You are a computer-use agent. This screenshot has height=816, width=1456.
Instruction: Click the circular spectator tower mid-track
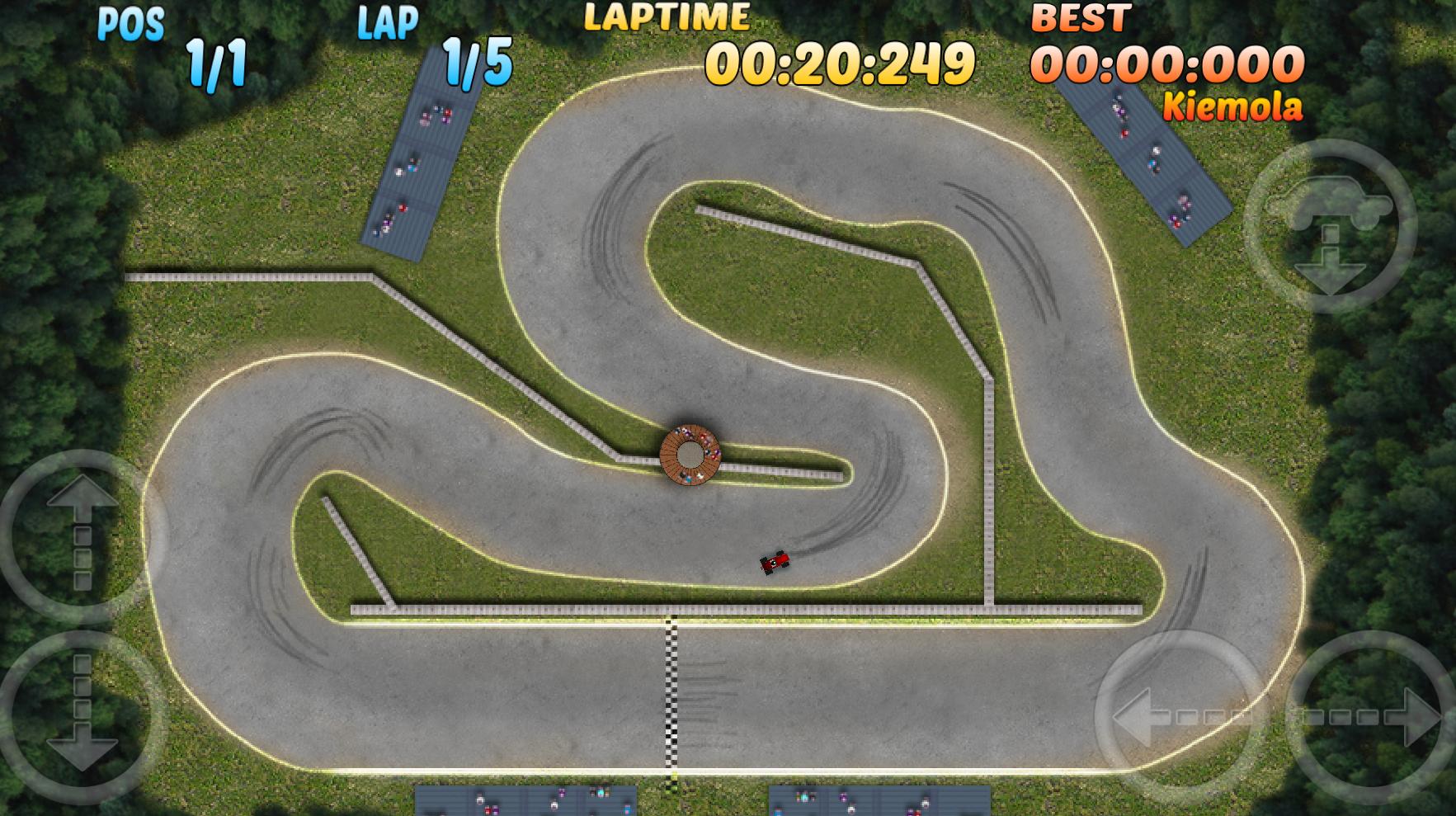[x=691, y=455]
